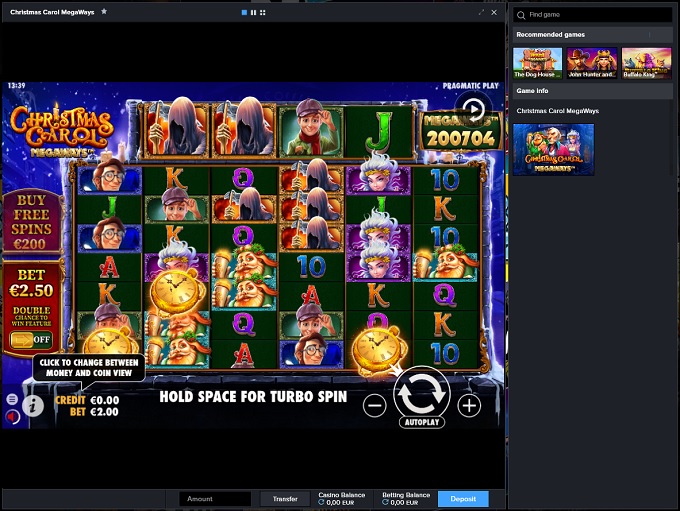Spin the reels with the circular arrow button
Screen dimensions: 680x511
point(421,391)
